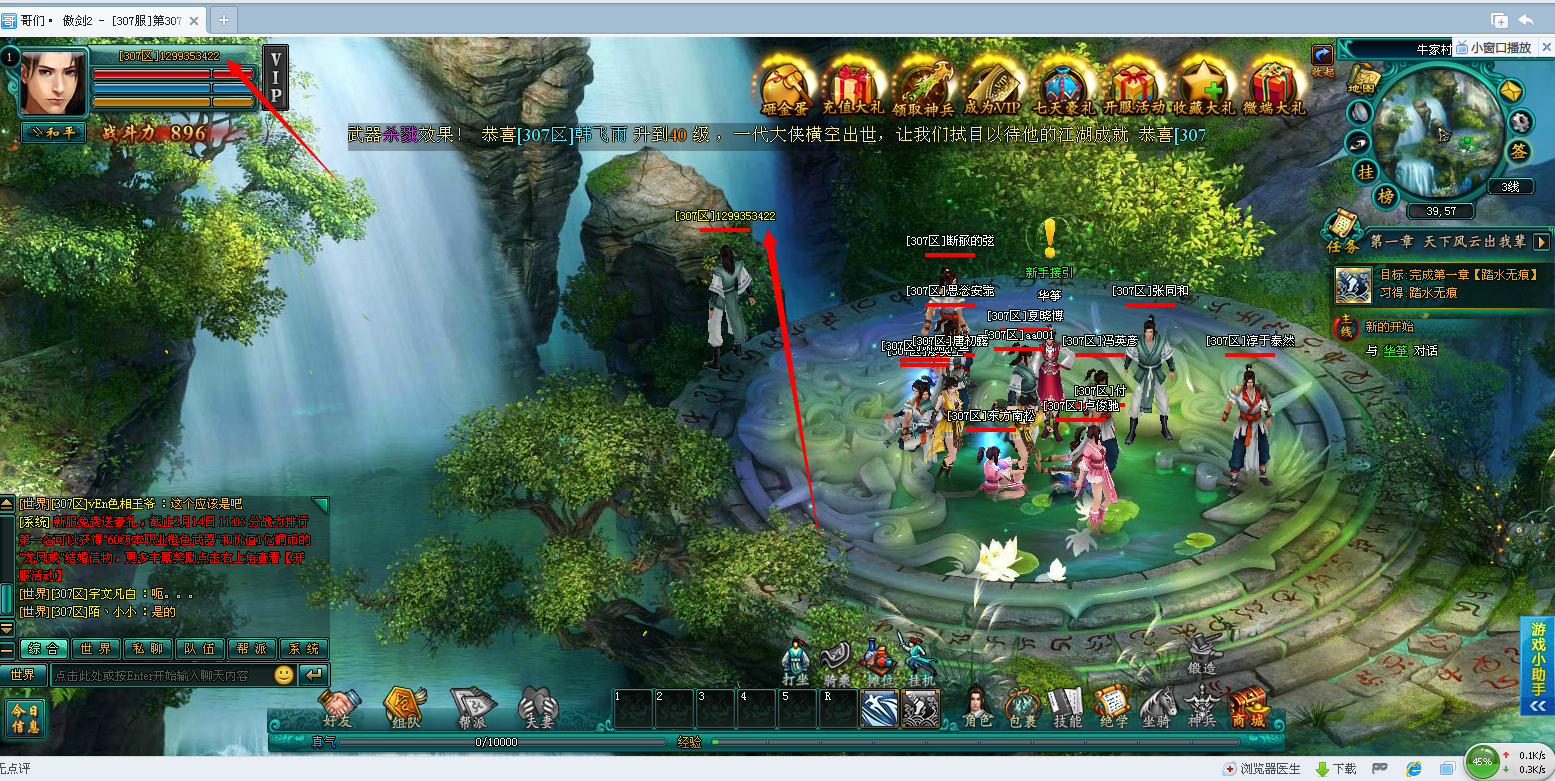Open the 坐骑 mount menu

pos(1157,704)
